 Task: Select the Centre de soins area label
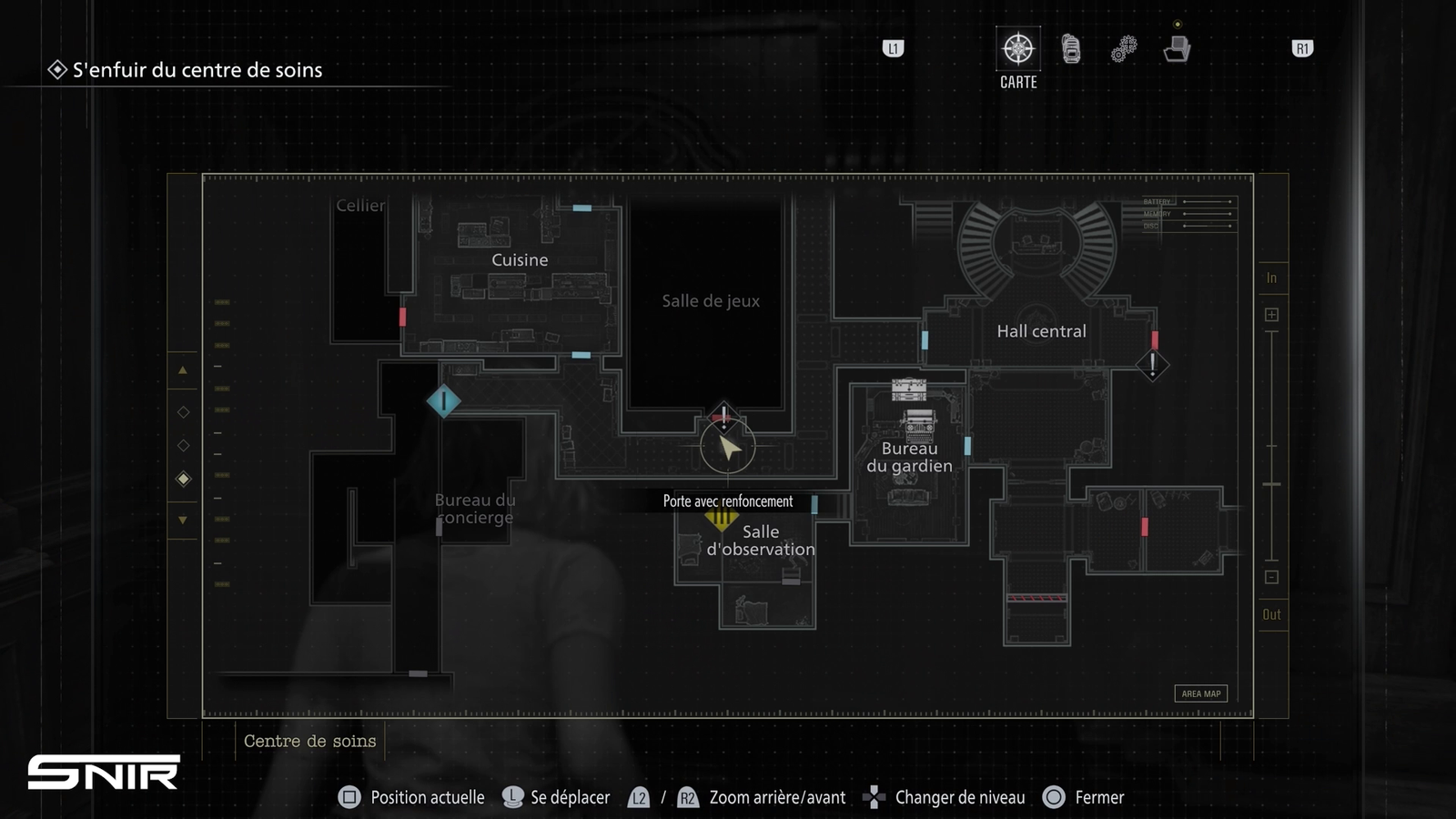point(309,741)
